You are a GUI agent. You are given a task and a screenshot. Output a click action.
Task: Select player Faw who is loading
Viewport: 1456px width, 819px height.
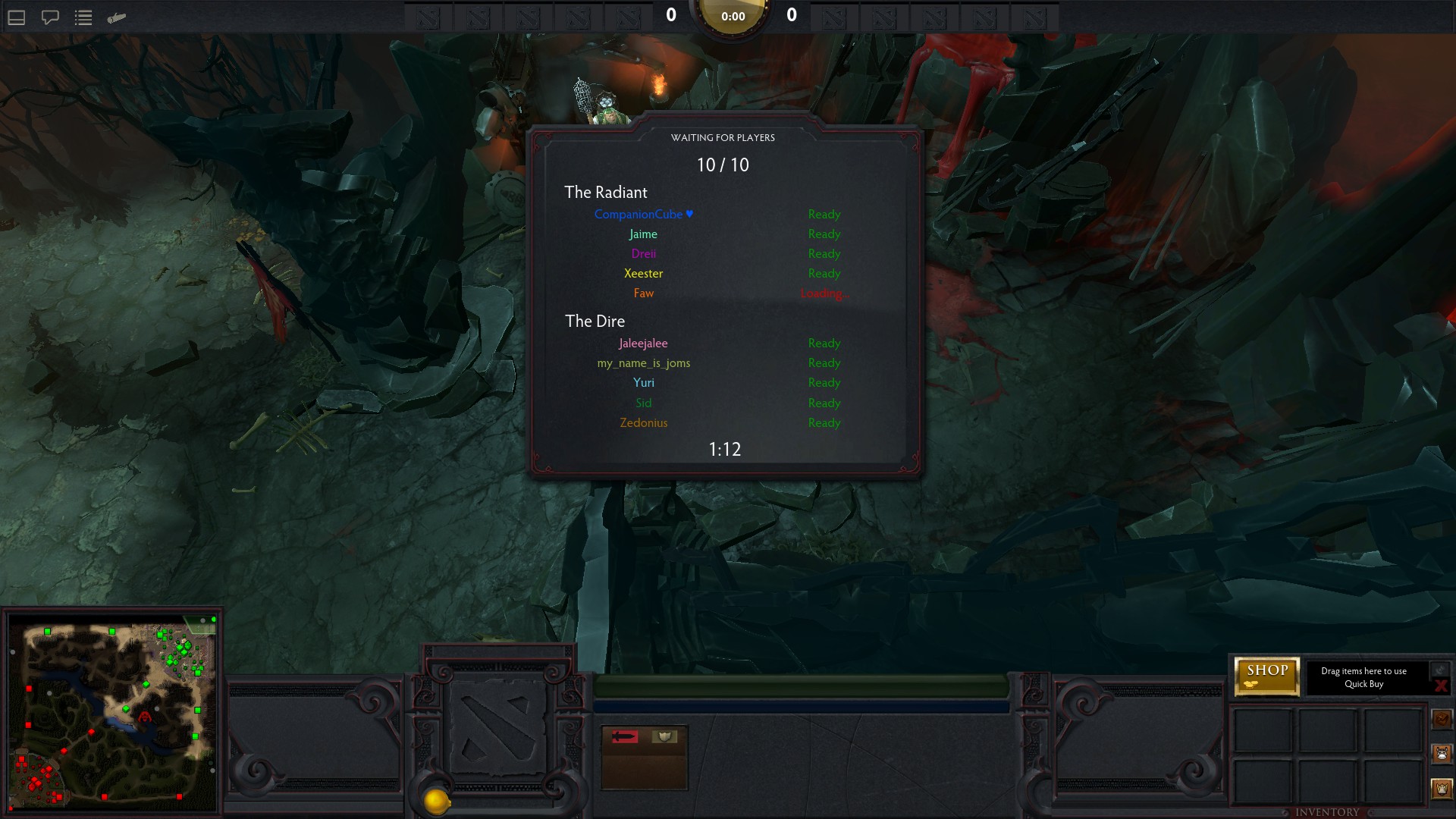[x=643, y=293]
